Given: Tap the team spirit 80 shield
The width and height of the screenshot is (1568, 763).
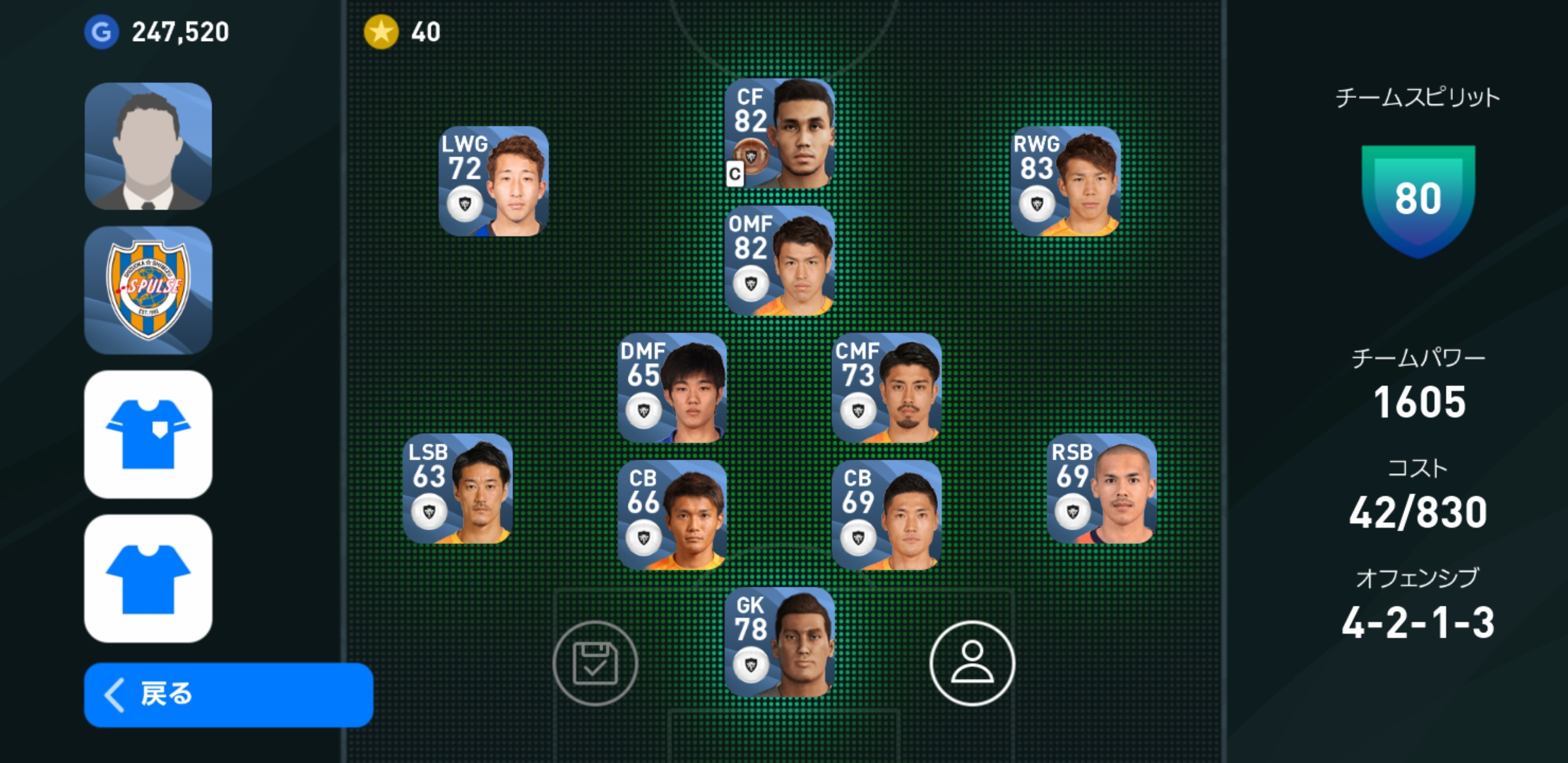Looking at the screenshot, I should pos(1418,200).
